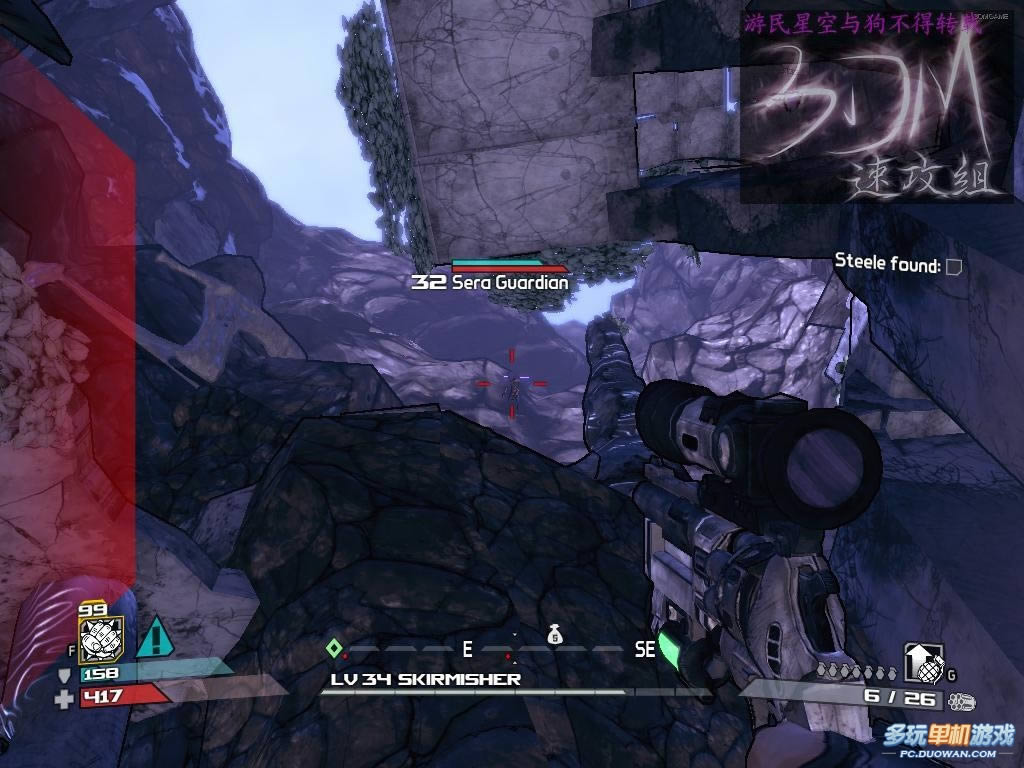Click the compass strip at the E heading
Screen dimensions: 1024x768
(x=467, y=650)
